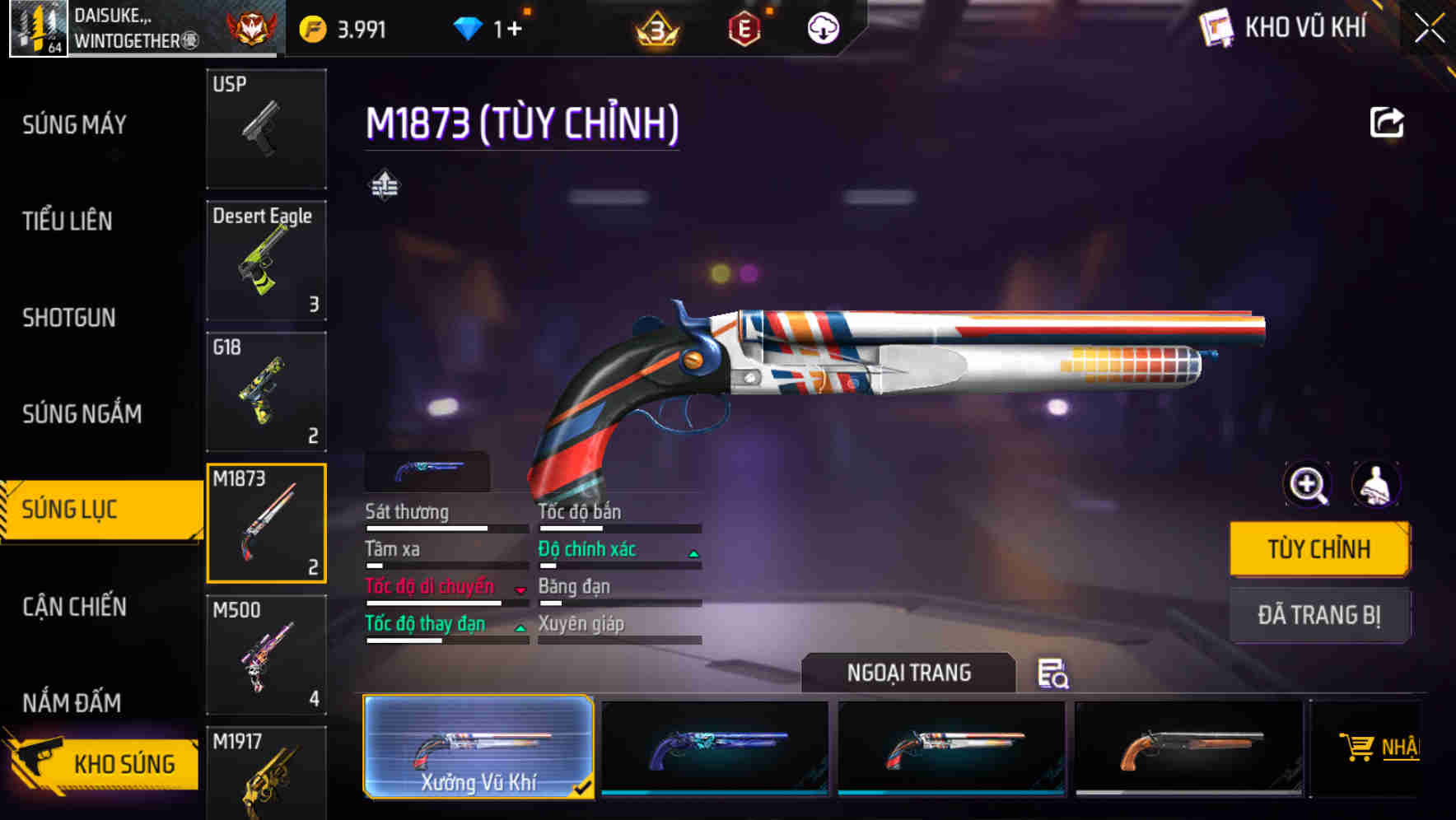Close the weapon armory screen

pyautogui.click(x=1429, y=29)
